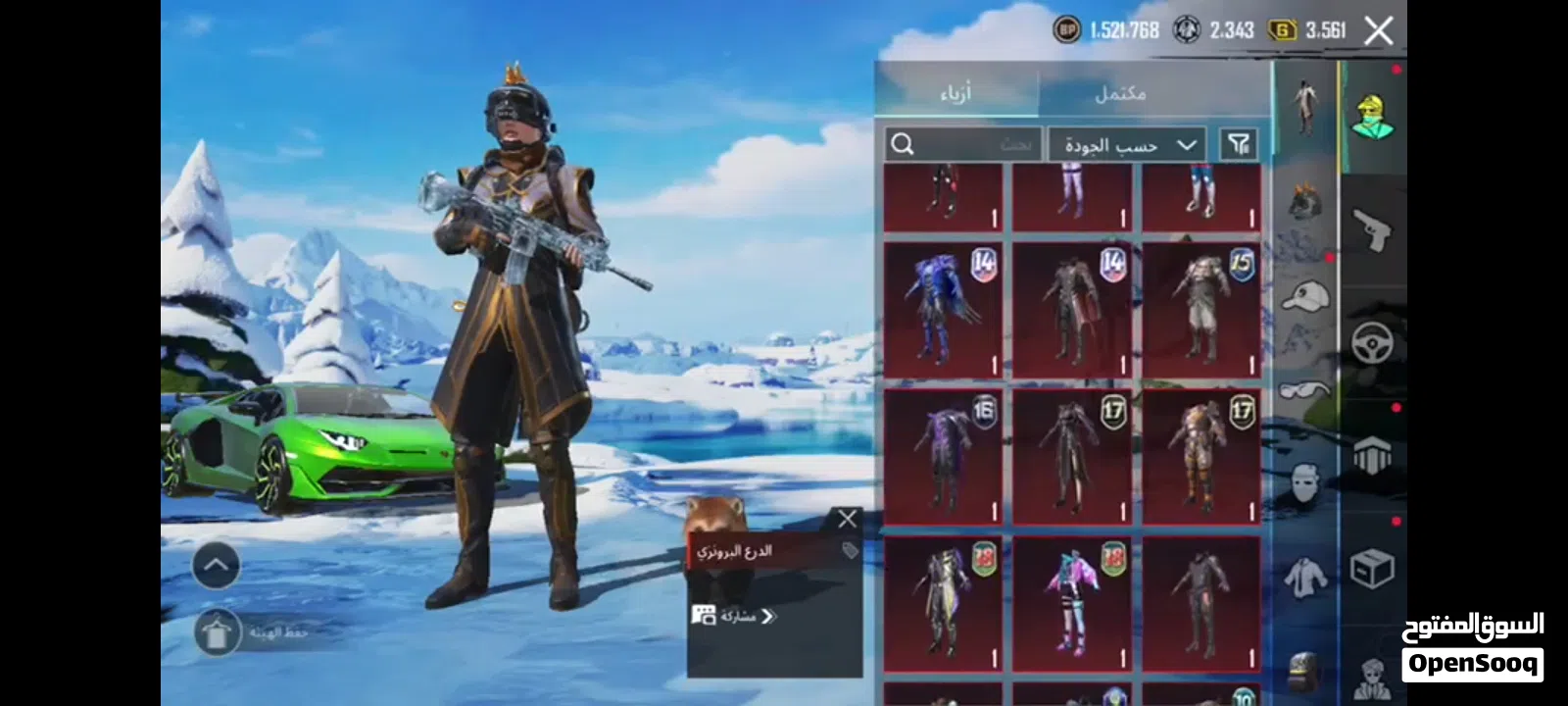Close the inventory screen
The height and width of the screenshot is (706, 1568).
click(x=1378, y=31)
